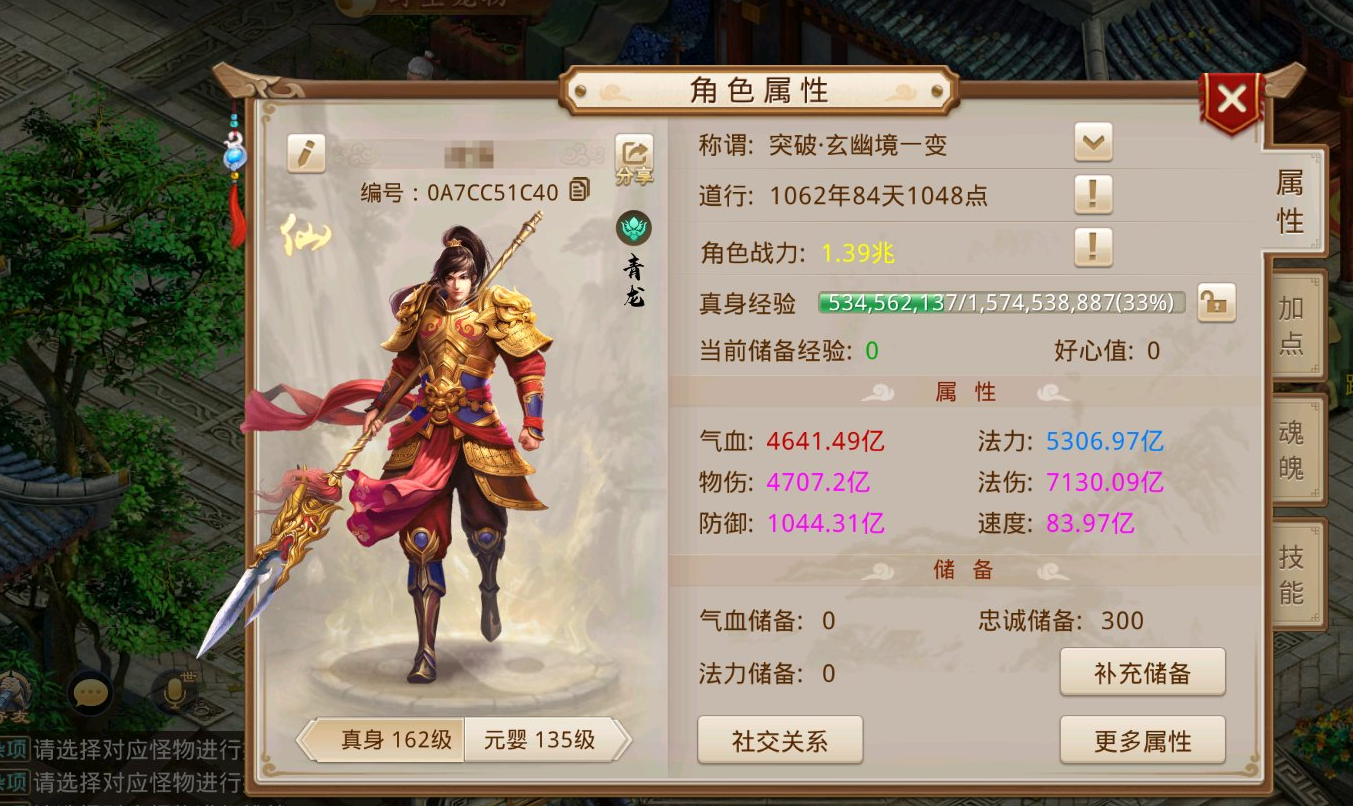Image resolution: width=1353 pixels, height=806 pixels.
Task: Open the 青龙 emblem icon
Action: point(633,229)
